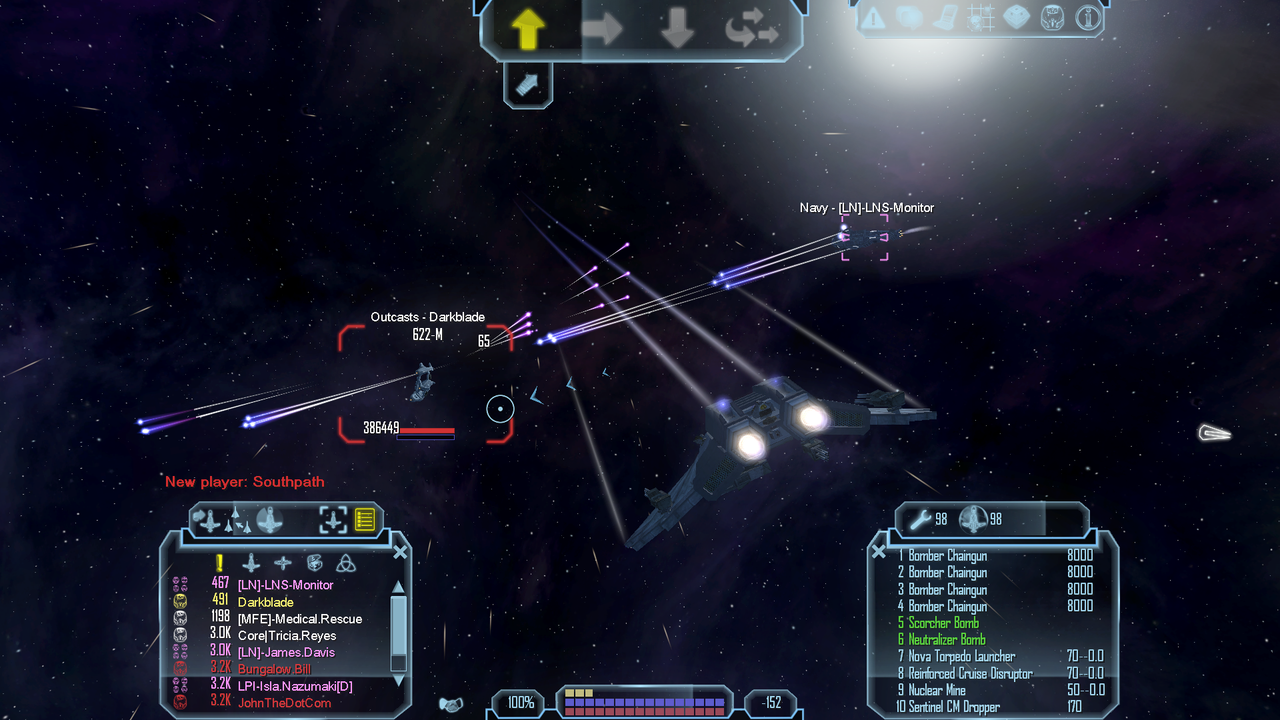Screen dimensions: 1280x720
Task: Select [MFE]-Medical.Rescue in the contact list
Action: pyautogui.click(x=299, y=619)
